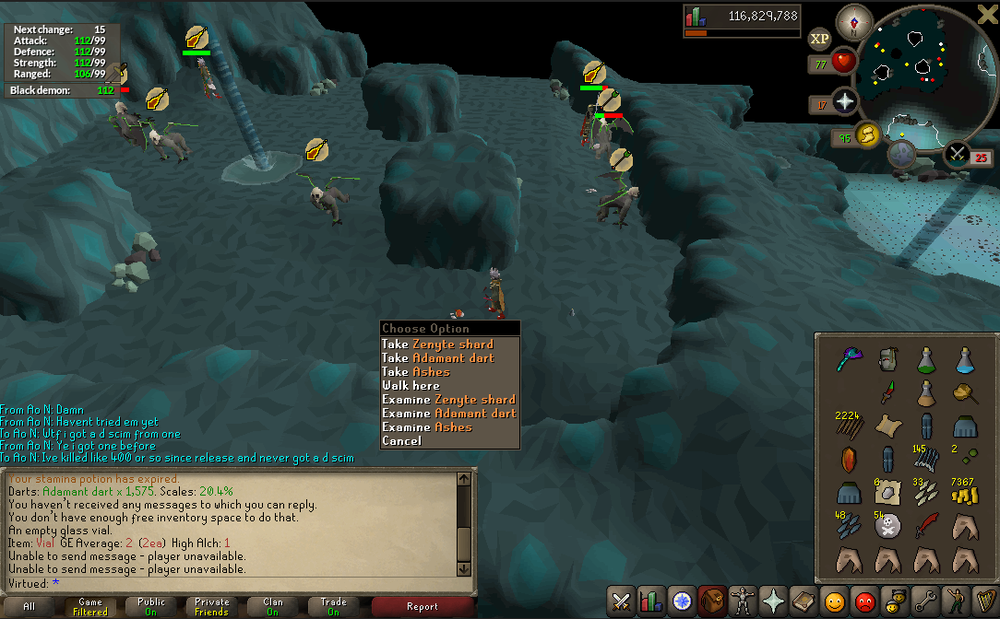Toggle the XP drops orb
The height and width of the screenshot is (619, 1000).
click(x=820, y=39)
